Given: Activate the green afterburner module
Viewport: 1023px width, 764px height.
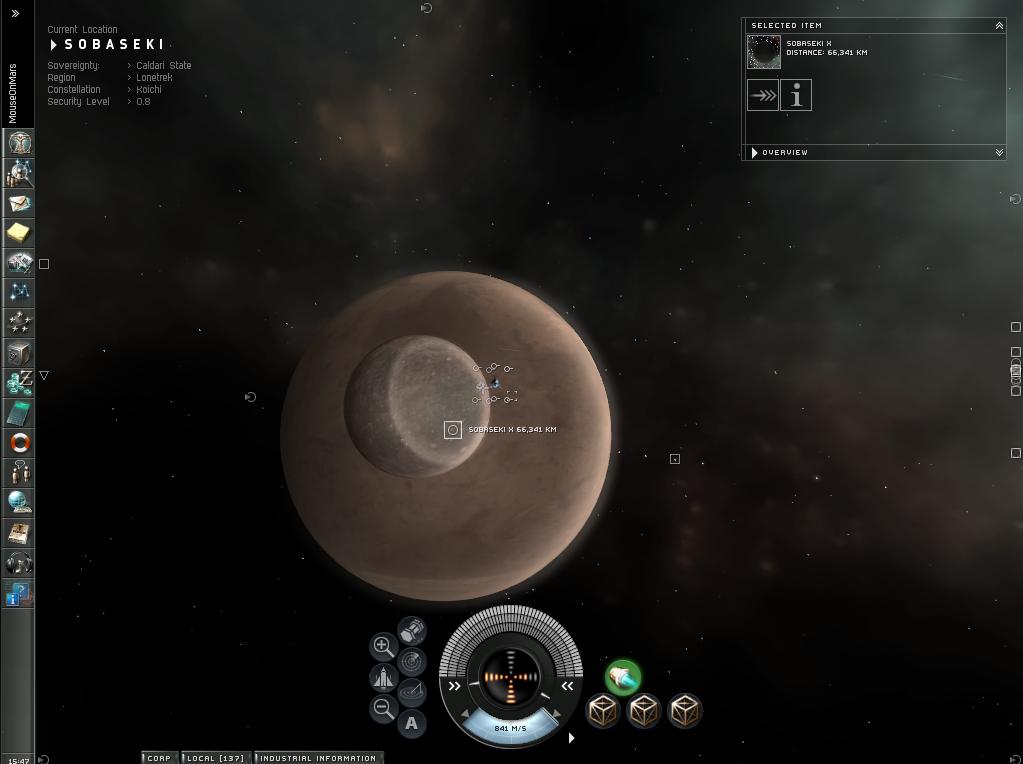Looking at the screenshot, I should click(x=622, y=677).
